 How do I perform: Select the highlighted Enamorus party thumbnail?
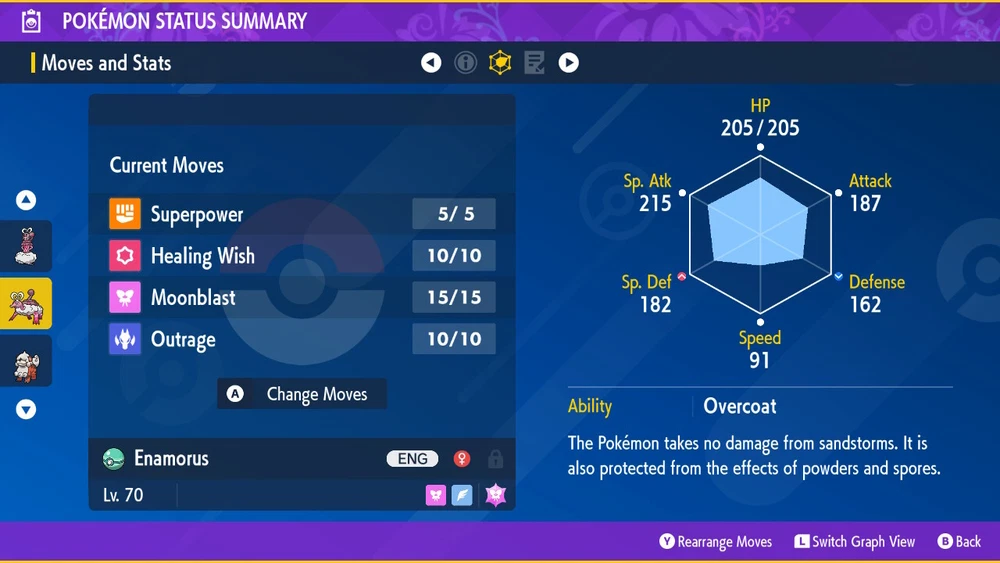pos(26,304)
